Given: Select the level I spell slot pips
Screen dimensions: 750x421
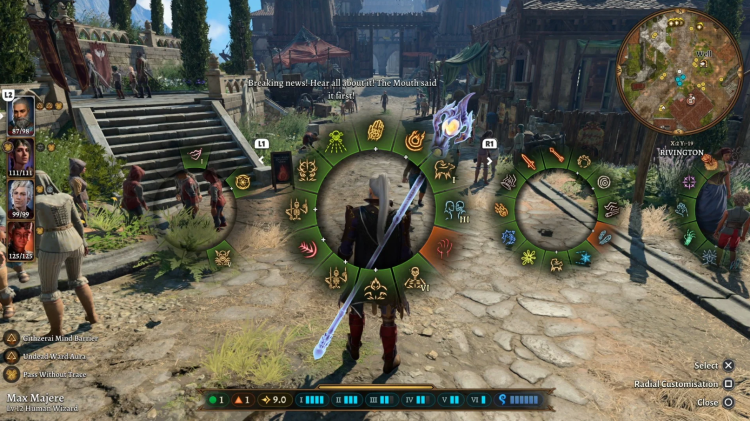Looking at the screenshot, I should point(311,400).
